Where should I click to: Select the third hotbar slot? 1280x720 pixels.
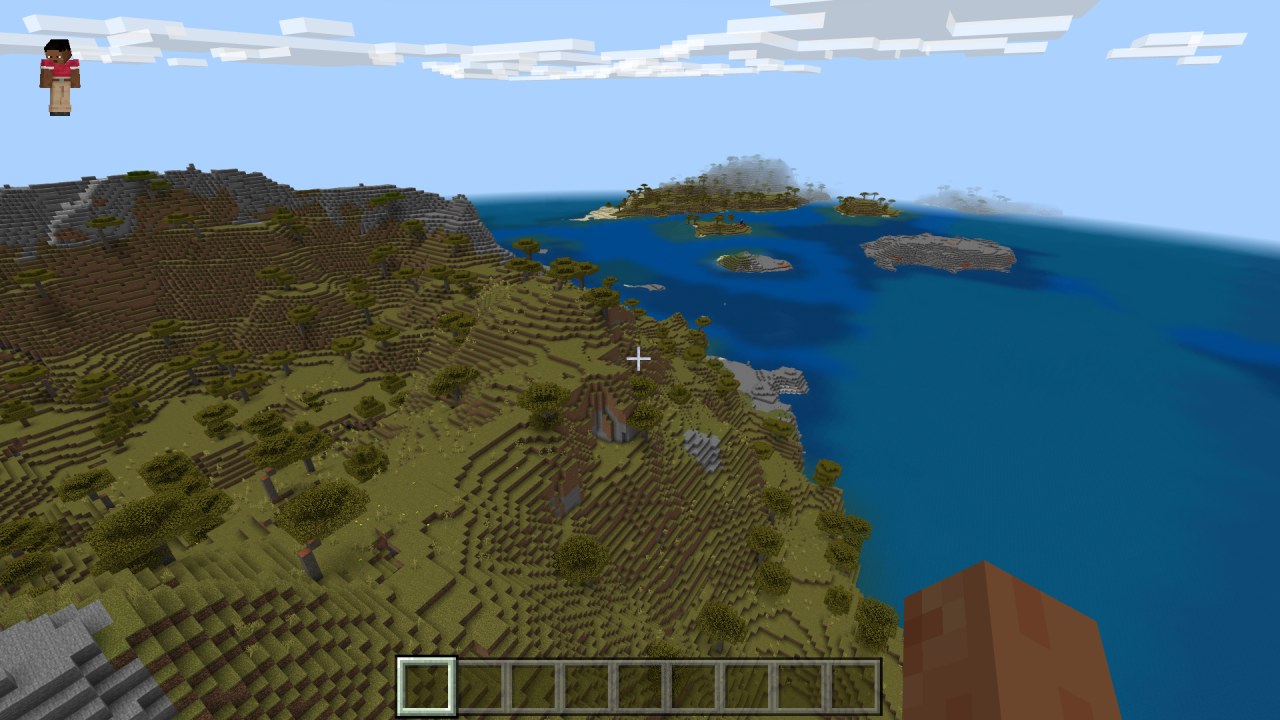pyautogui.click(x=533, y=685)
